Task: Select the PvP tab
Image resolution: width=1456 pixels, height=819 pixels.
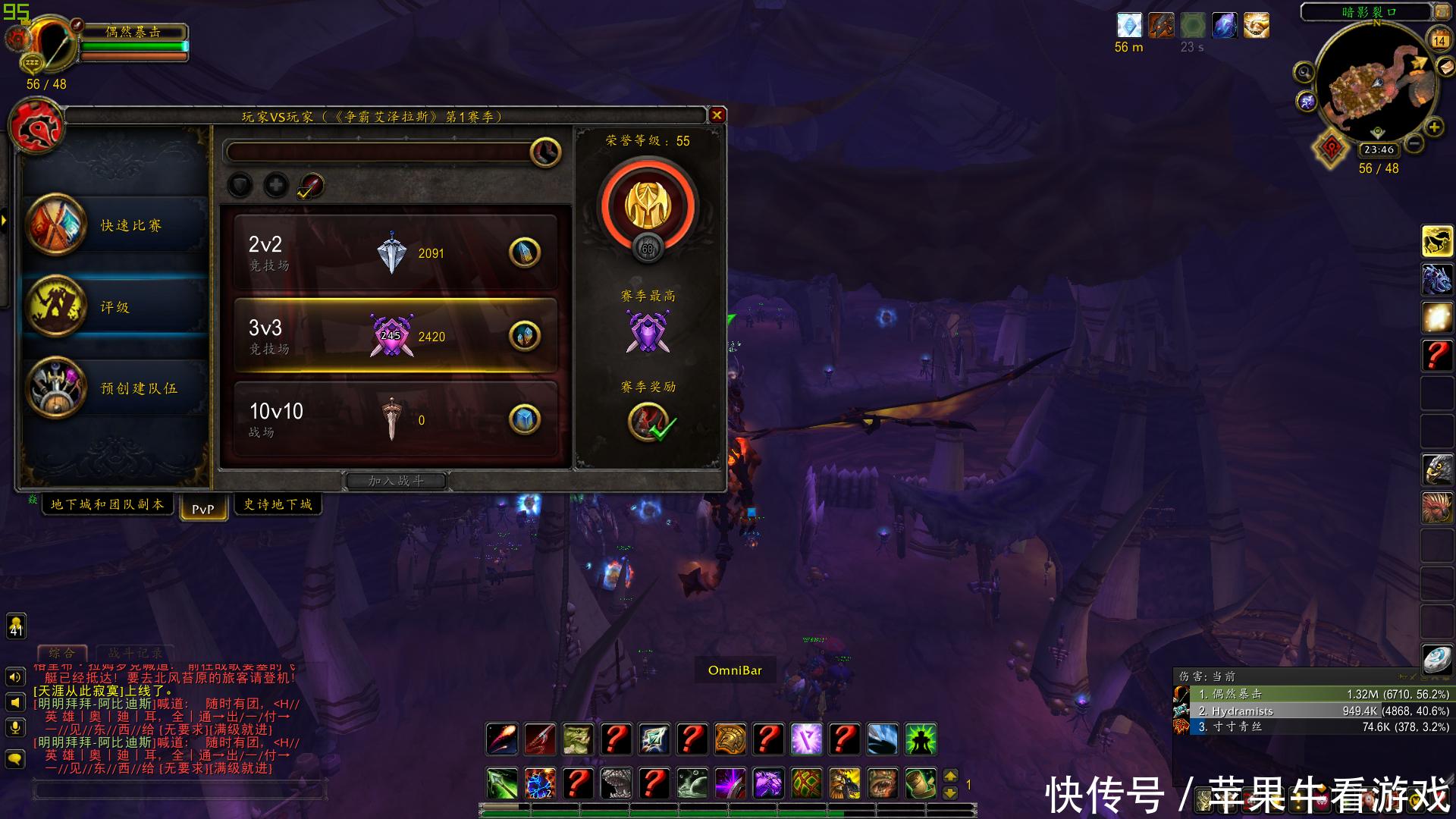Action: (x=202, y=509)
